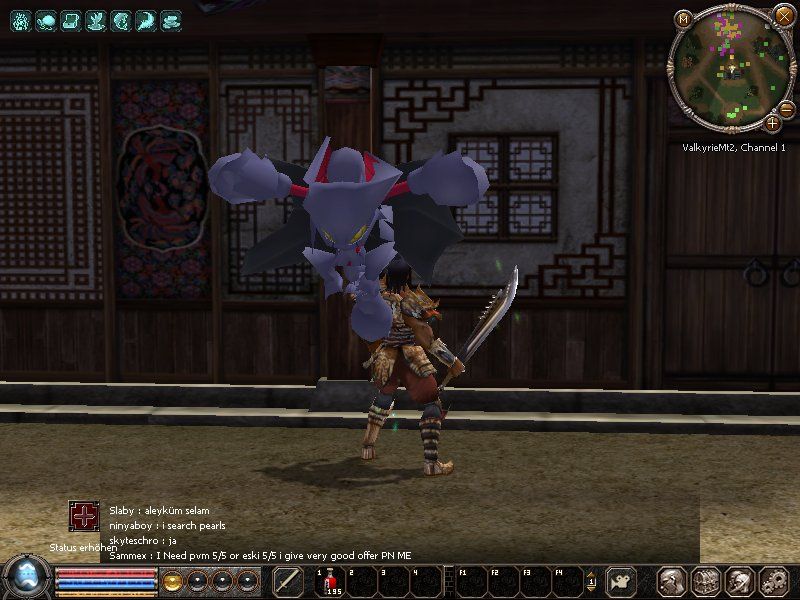Image resolution: width=800 pixels, height=600 pixels.
Task: Zoom in the minimap with plus button
Action: pyautogui.click(x=773, y=123)
